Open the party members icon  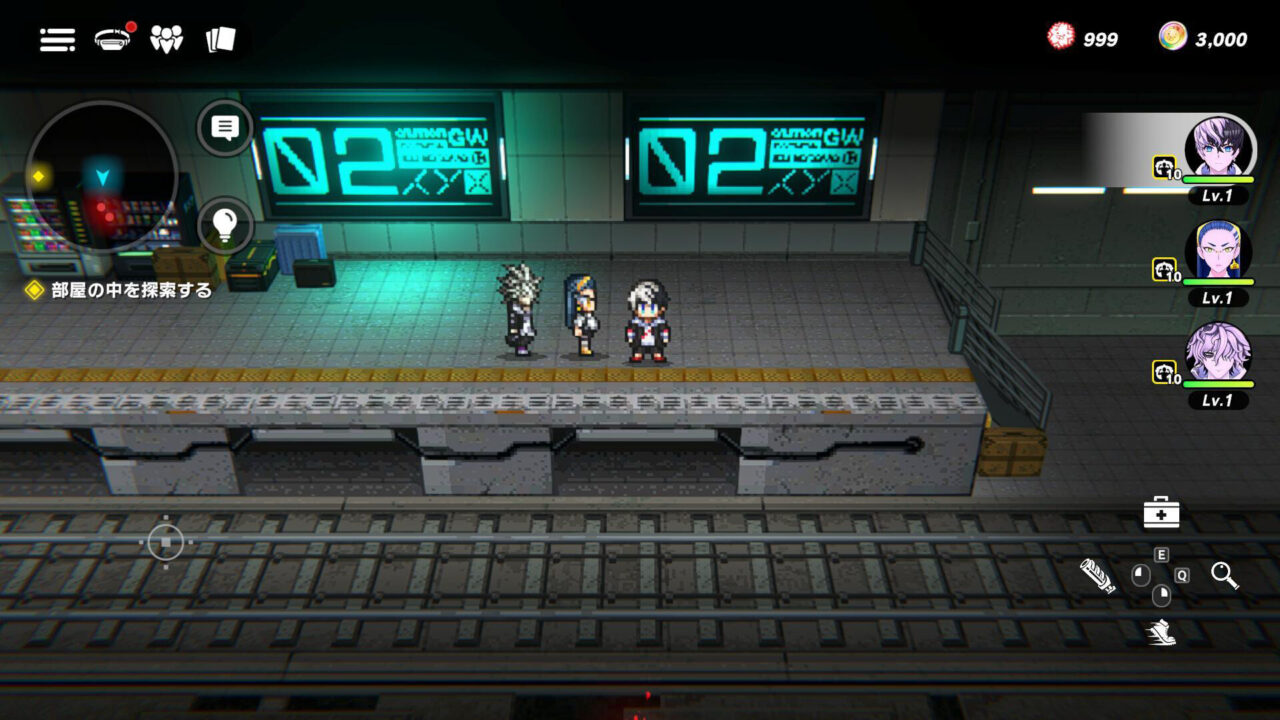(167, 38)
